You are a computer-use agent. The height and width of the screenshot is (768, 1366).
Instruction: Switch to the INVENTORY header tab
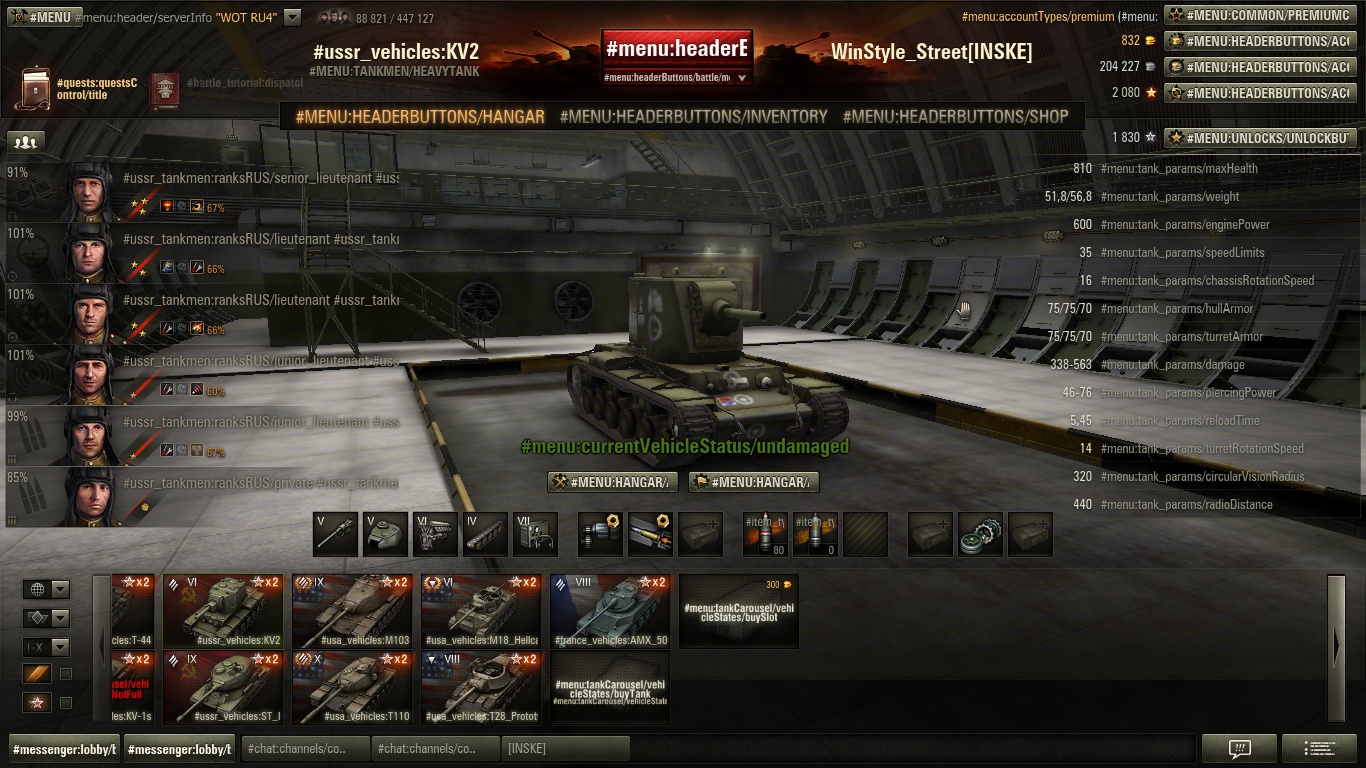coord(693,117)
